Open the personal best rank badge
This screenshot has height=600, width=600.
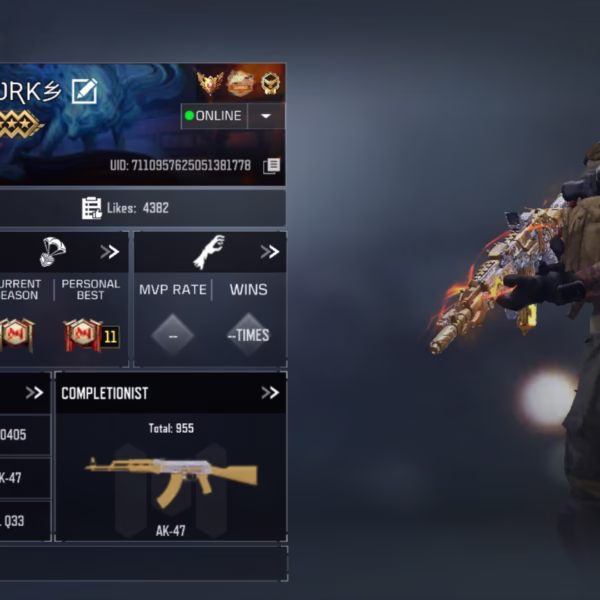click(x=84, y=334)
